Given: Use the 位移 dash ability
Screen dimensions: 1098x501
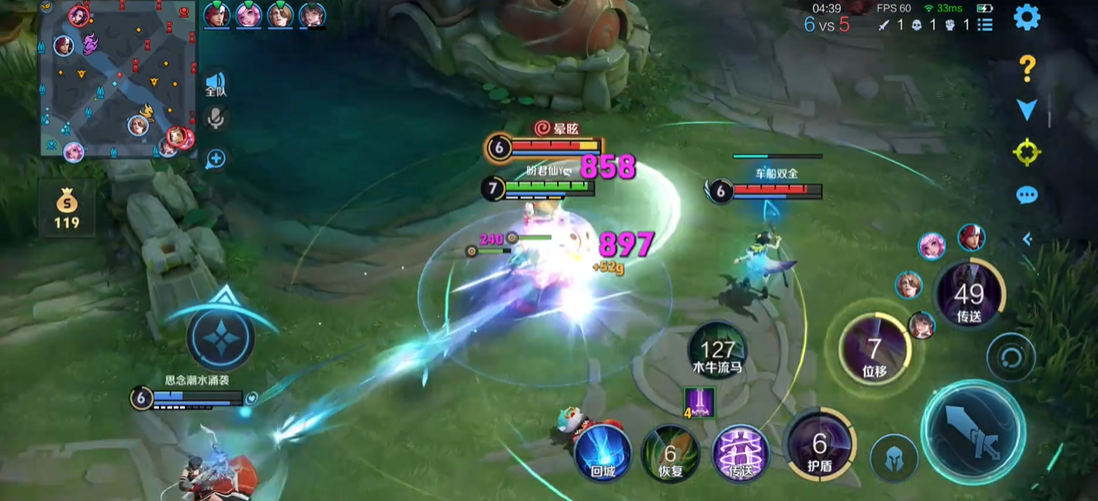Looking at the screenshot, I should (x=874, y=350).
